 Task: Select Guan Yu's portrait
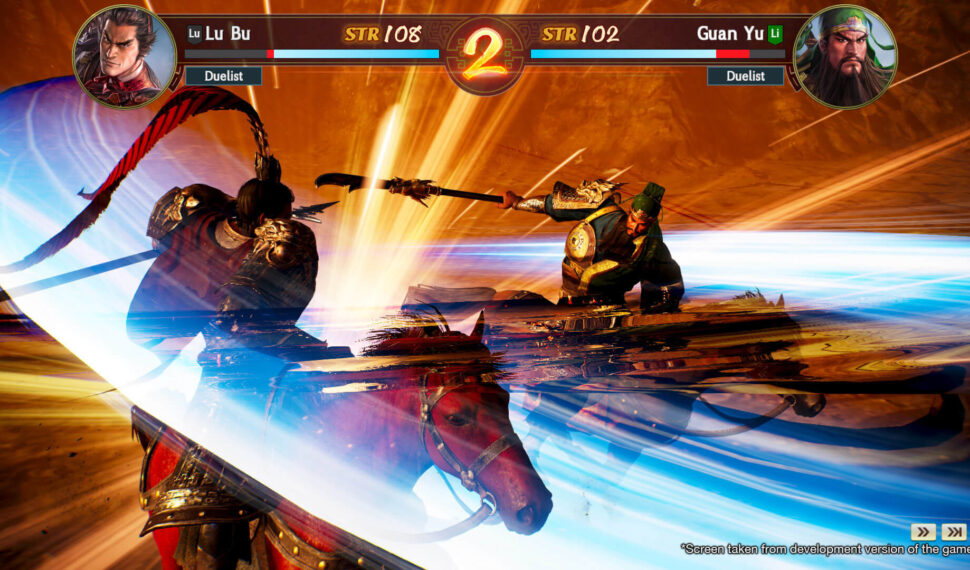click(844, 56)
